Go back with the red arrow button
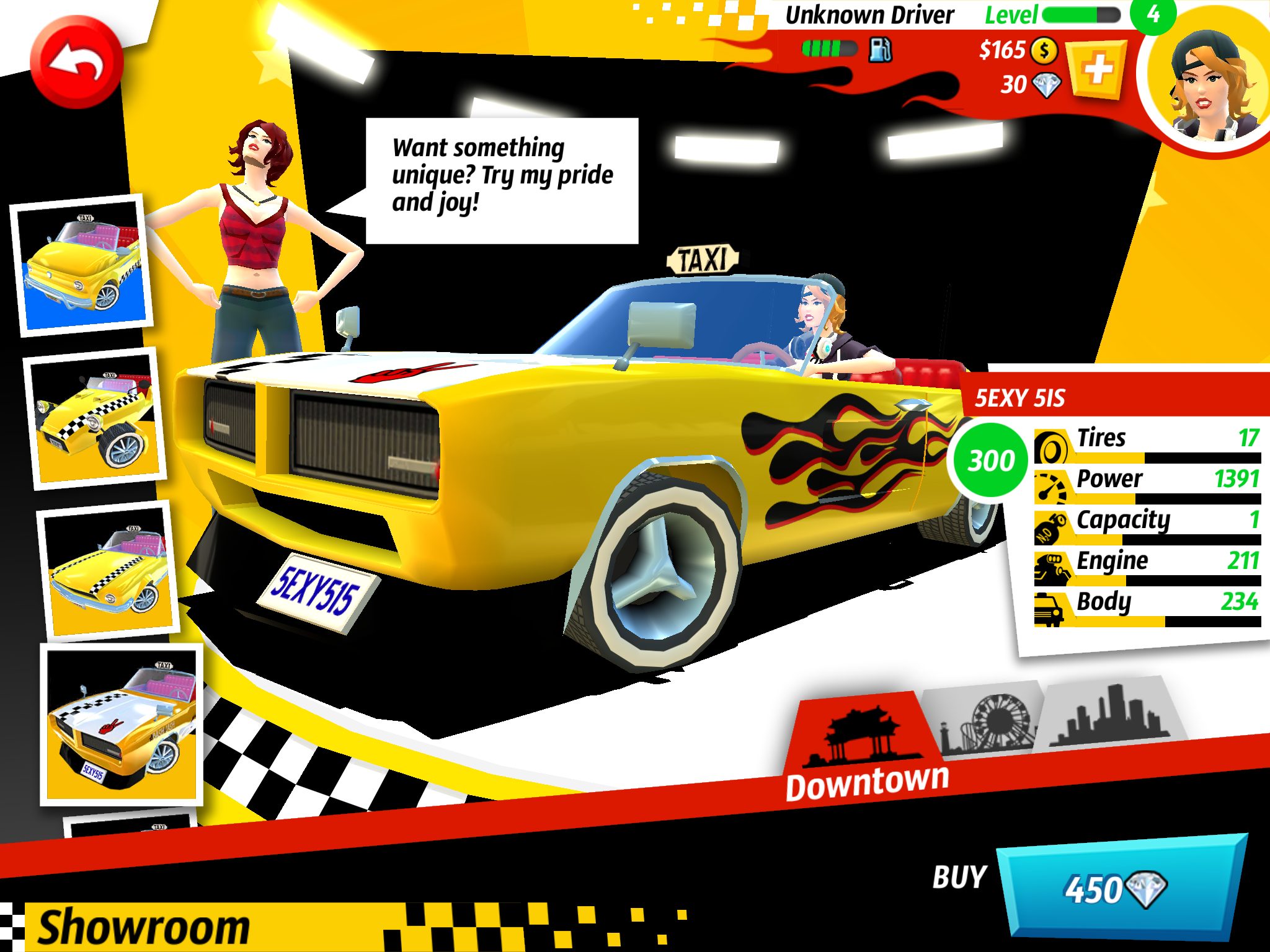The width and height of the screenshot is (1270, 952). [x=77, y=63]
